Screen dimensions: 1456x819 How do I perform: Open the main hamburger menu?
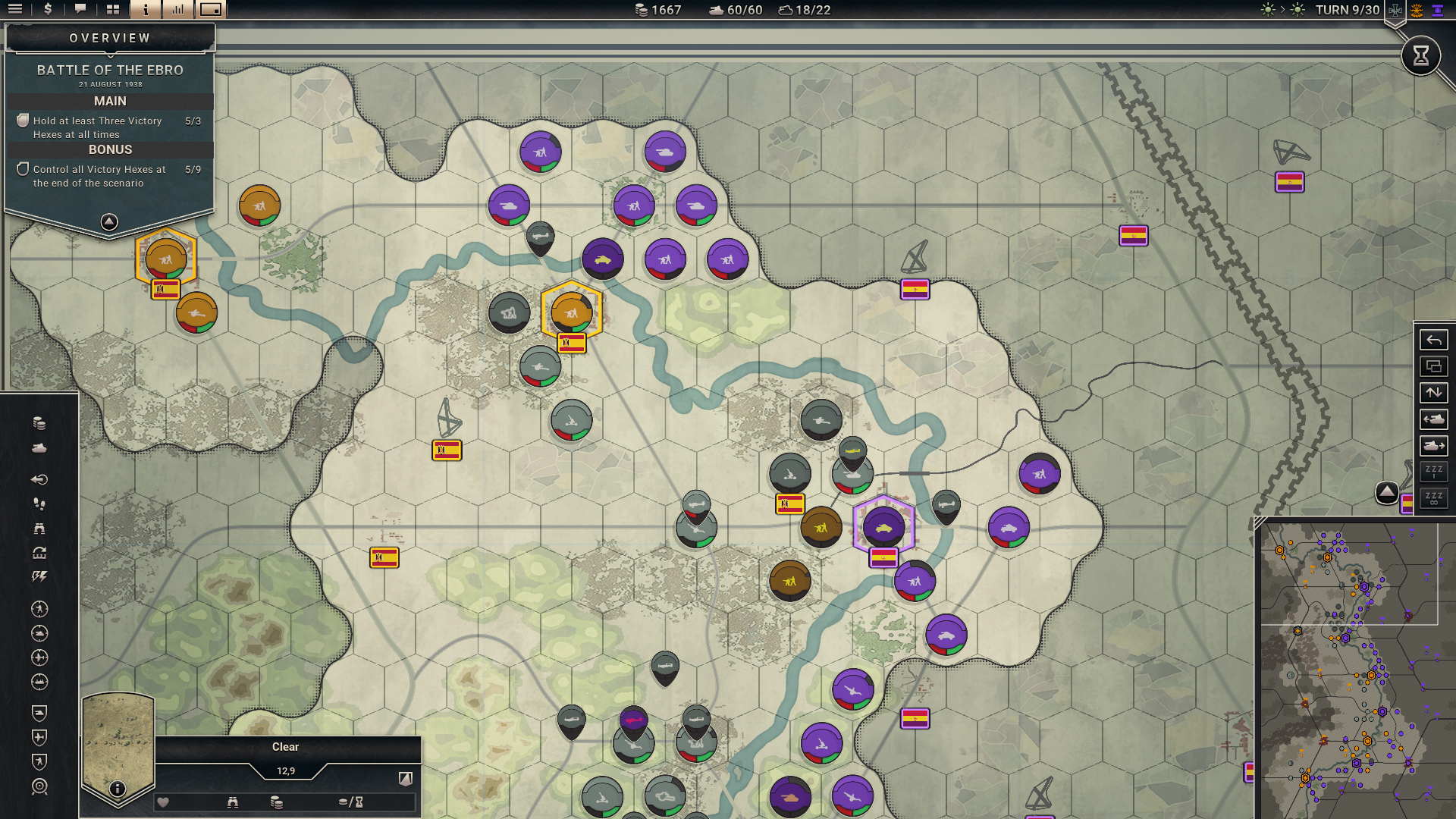[17, 11]
